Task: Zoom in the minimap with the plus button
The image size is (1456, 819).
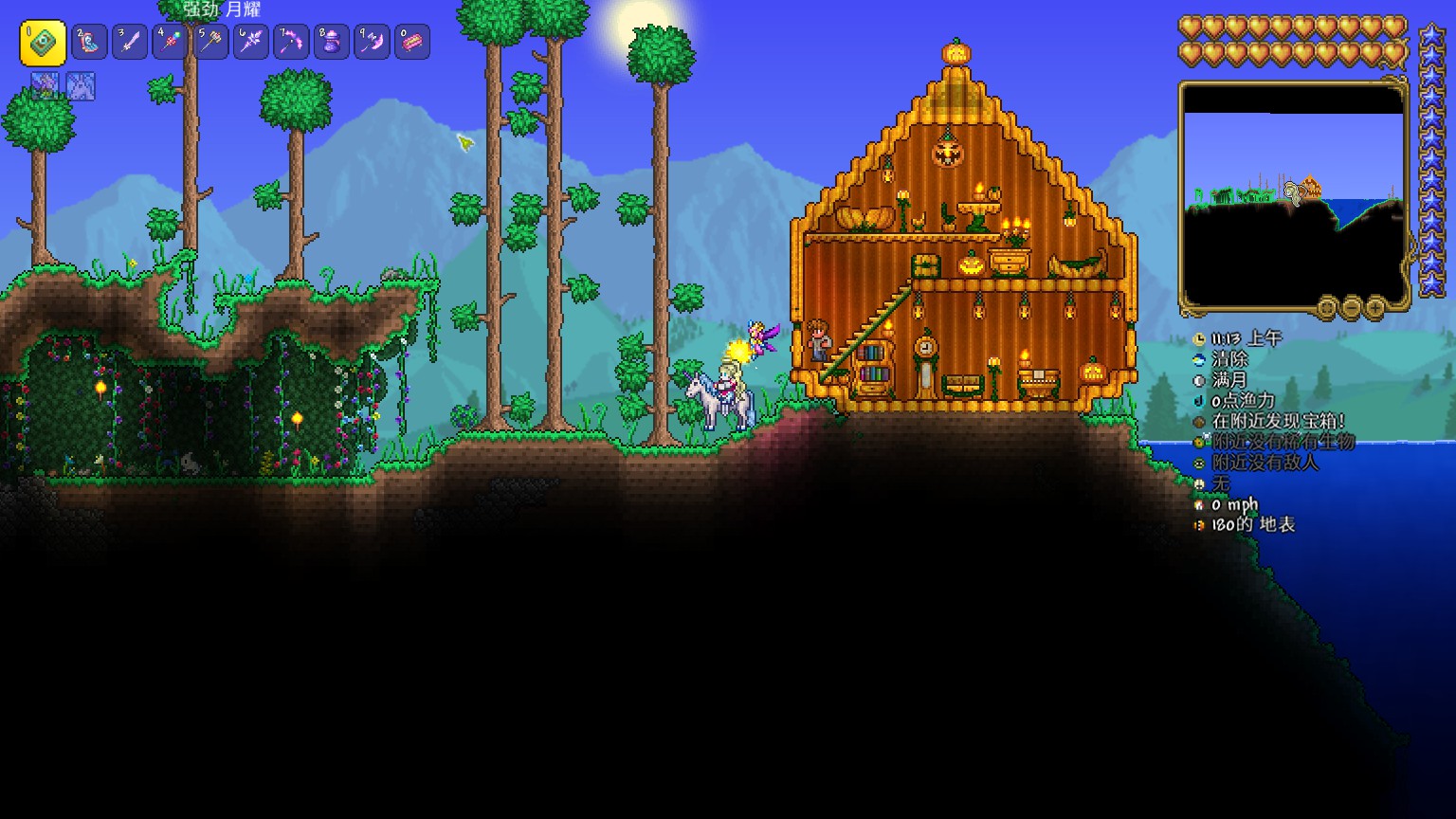Action: 1374,308
